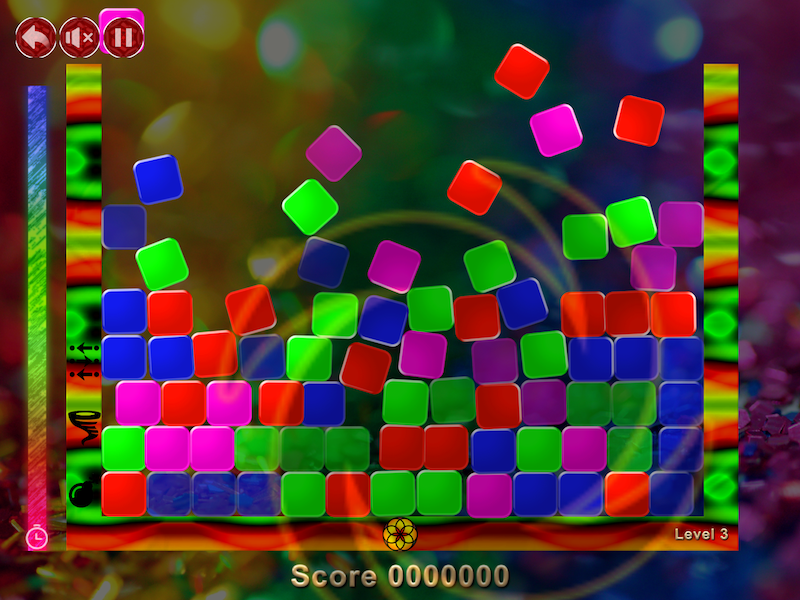Pause the game
Screen dimensions: 800x600
click(124, 38)
